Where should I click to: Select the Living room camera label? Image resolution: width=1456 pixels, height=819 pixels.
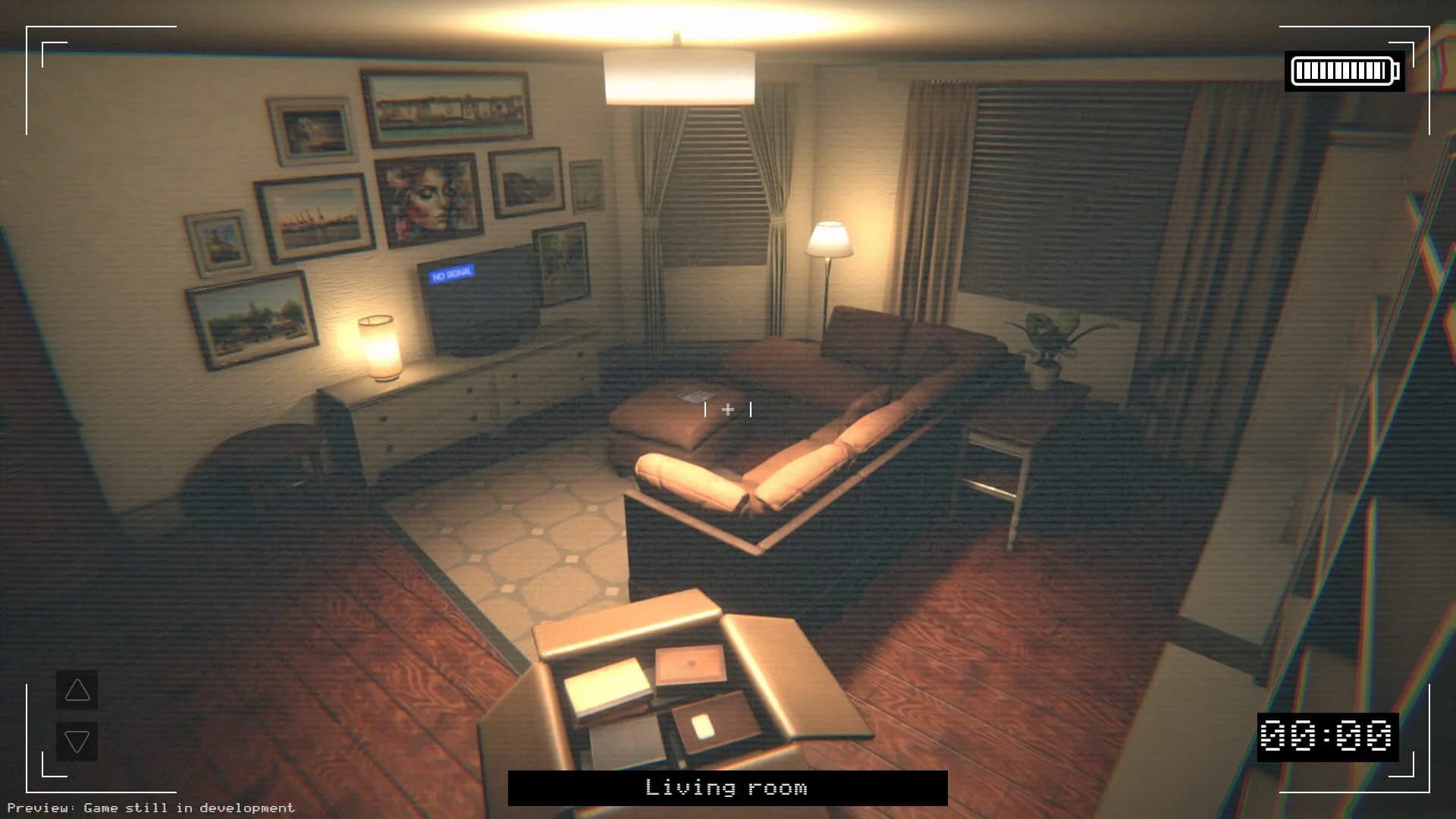[726, 789]
